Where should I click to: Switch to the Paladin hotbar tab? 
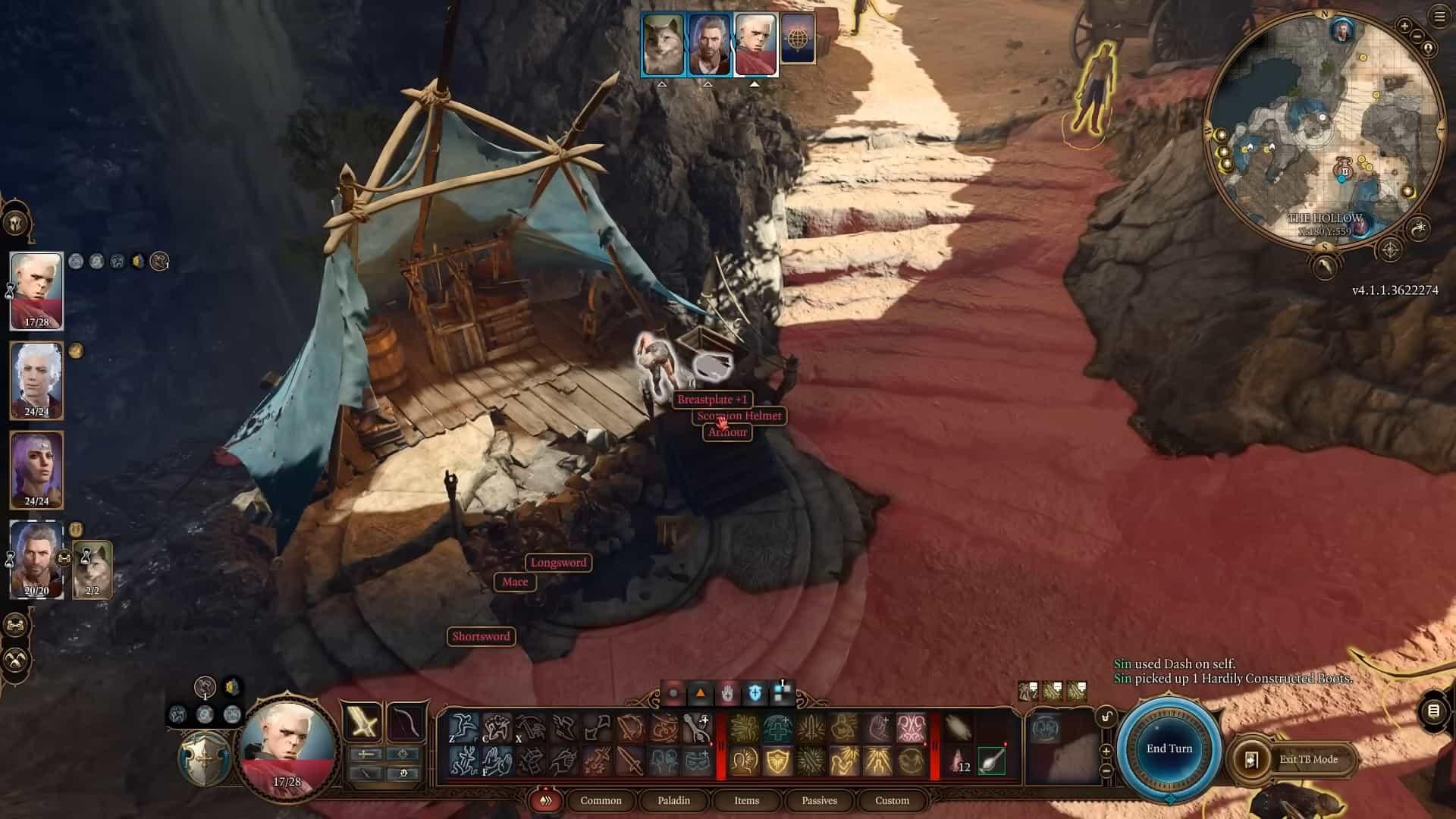[673, 800]
